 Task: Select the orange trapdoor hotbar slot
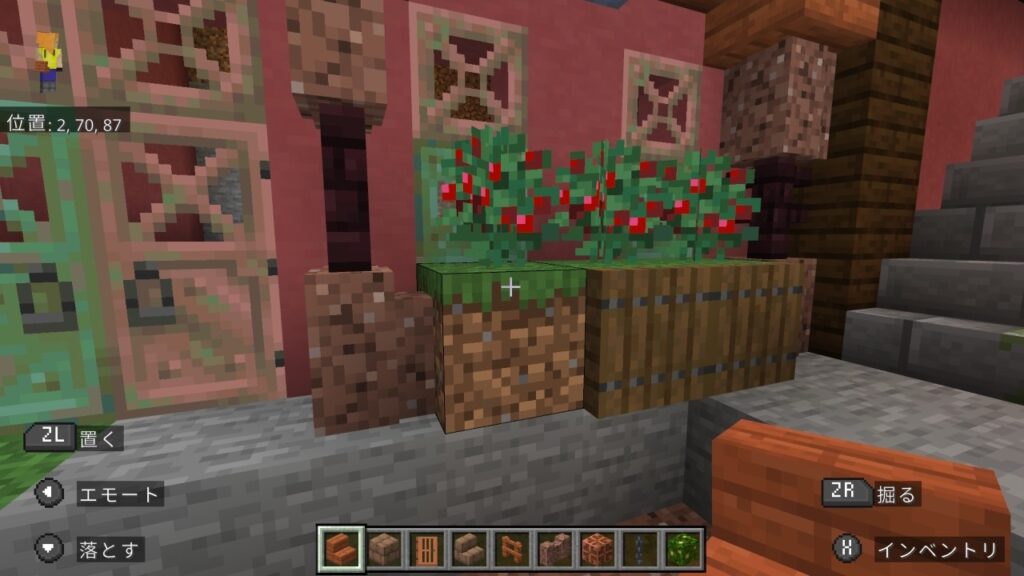(425, 548)
